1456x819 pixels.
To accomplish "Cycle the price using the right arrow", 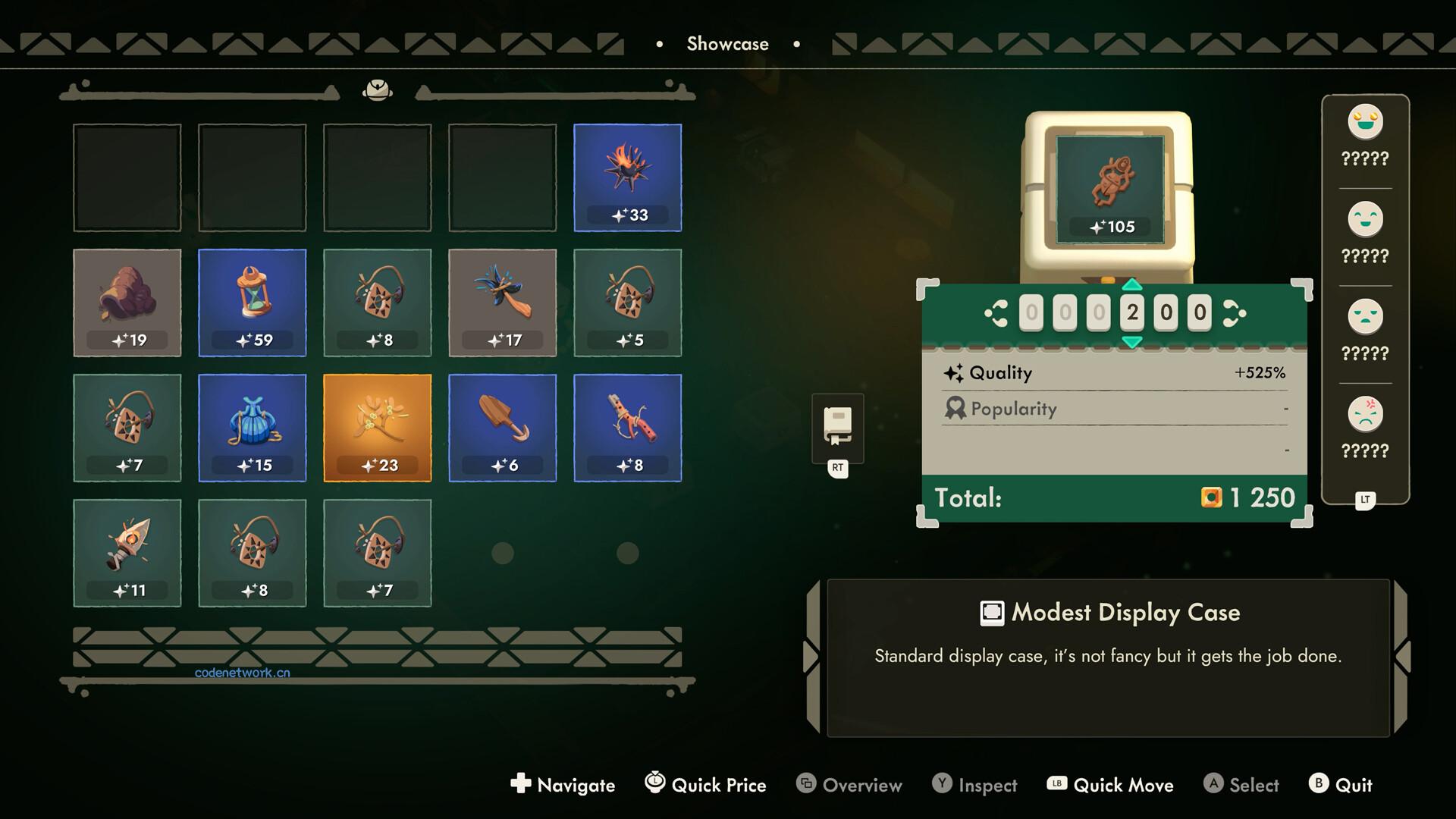I will pyautogui.click(x=1234, y=312).
